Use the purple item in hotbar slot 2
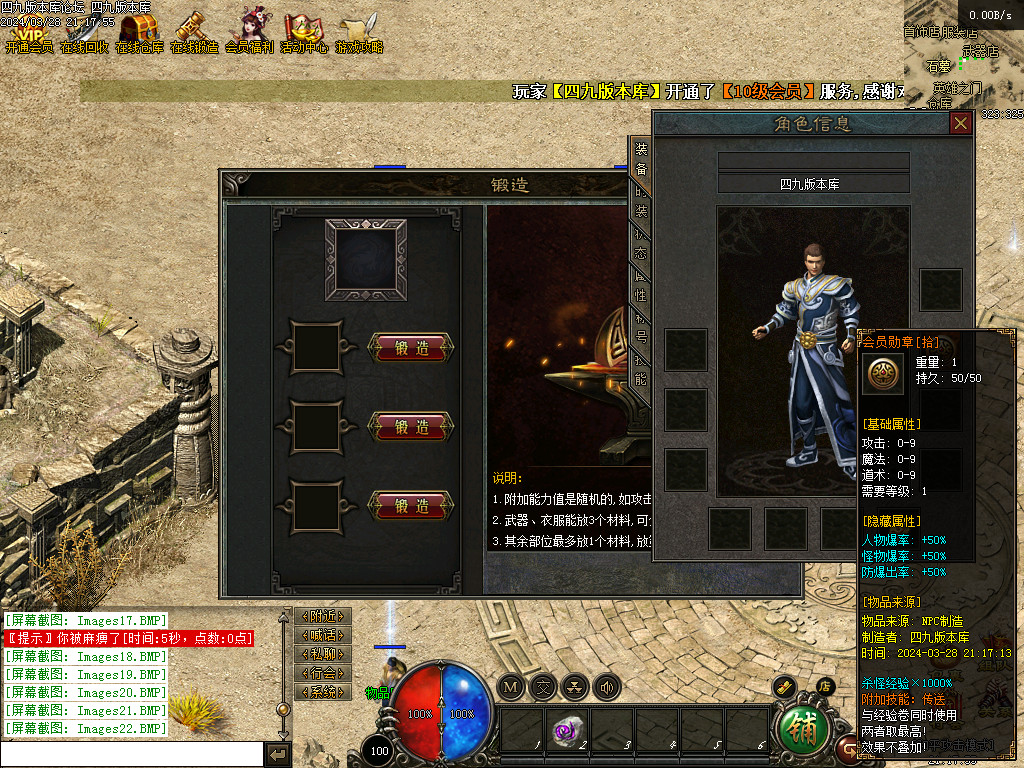1024x768 pixels. [x=566, y=731]
